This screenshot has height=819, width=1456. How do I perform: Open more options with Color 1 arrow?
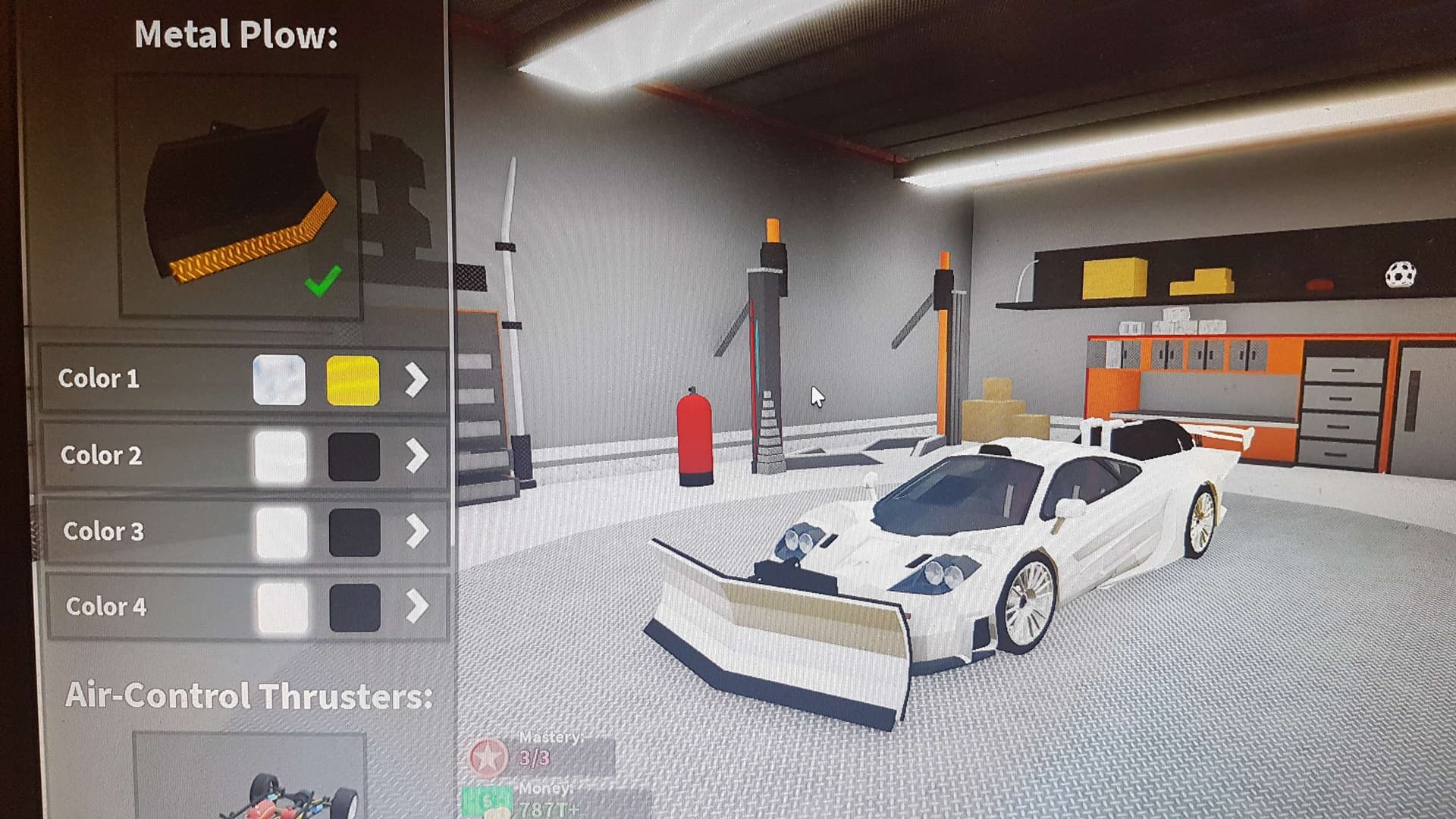point(416,380)
